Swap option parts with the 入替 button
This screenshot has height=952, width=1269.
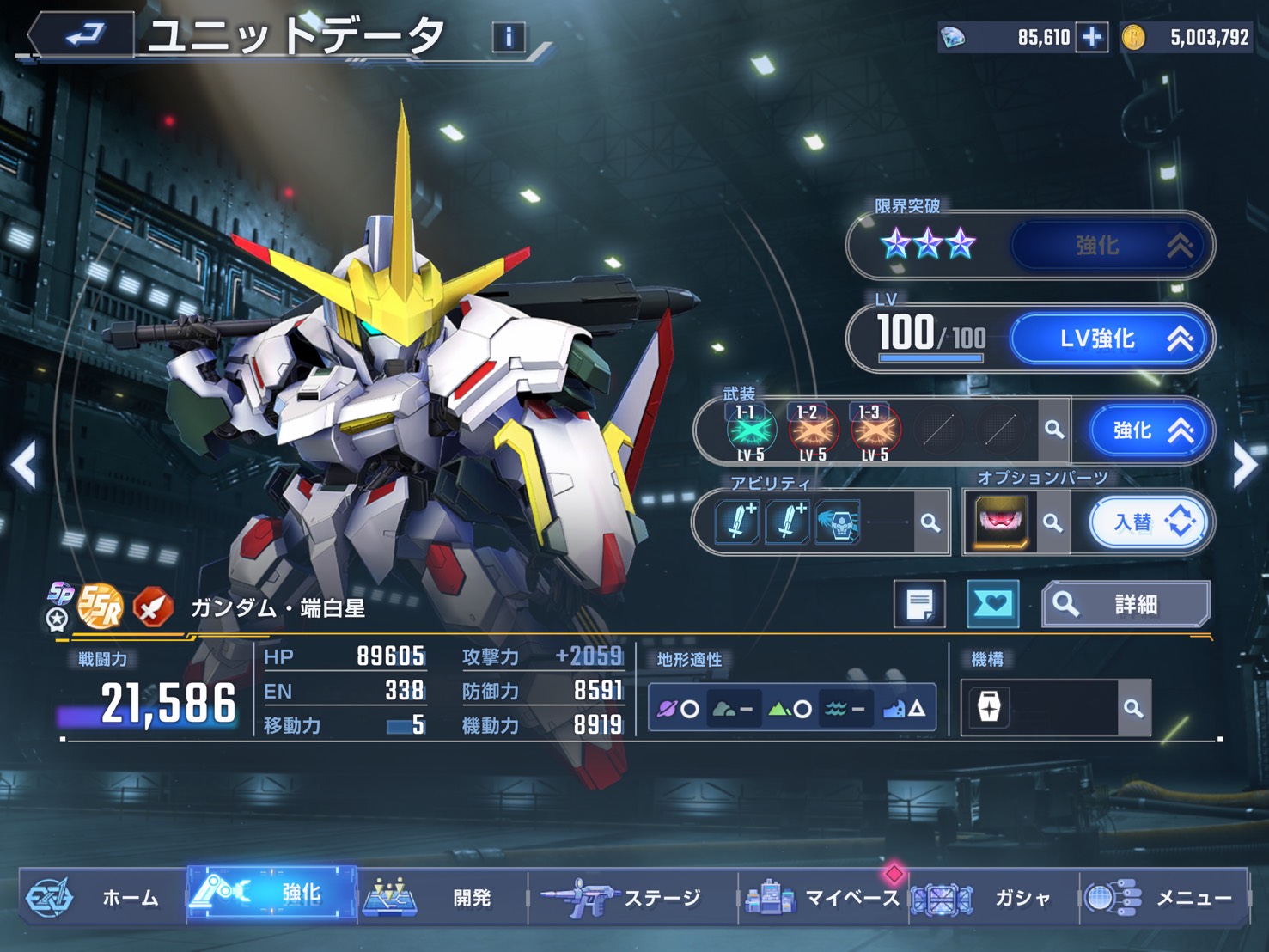point(1150,522)
